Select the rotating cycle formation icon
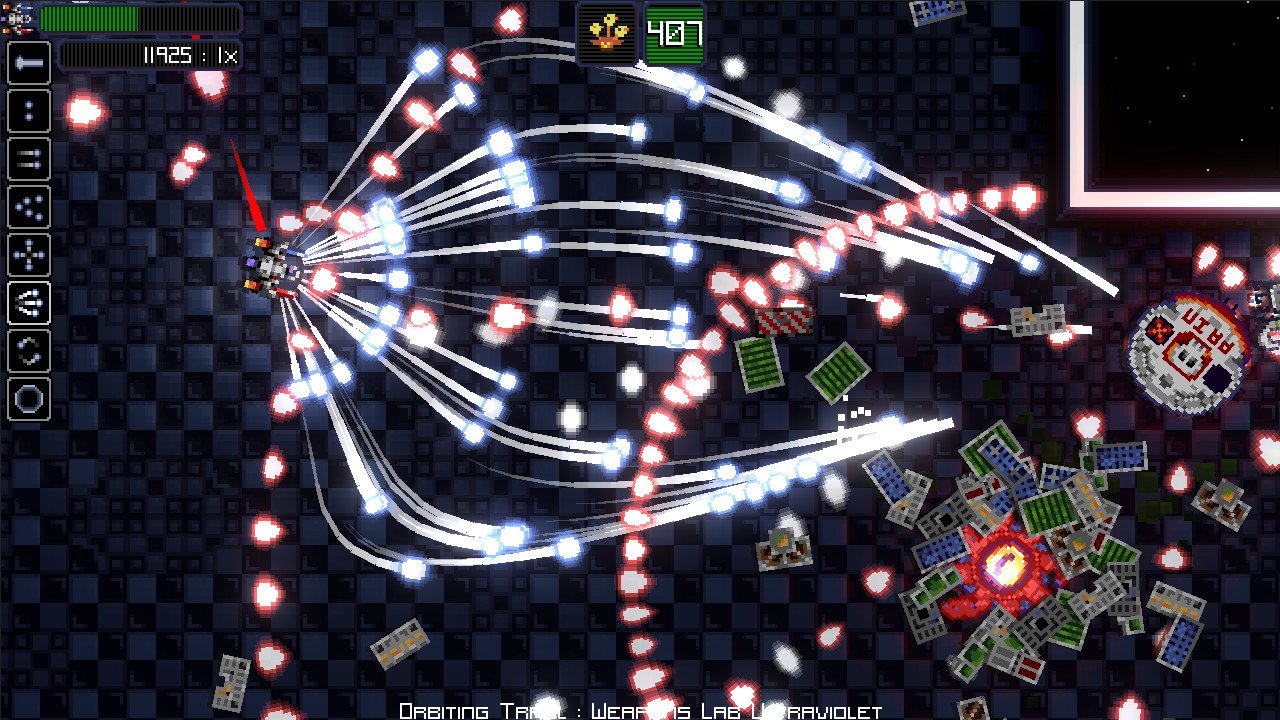The image size is (1280, 720). pos(28,350)
